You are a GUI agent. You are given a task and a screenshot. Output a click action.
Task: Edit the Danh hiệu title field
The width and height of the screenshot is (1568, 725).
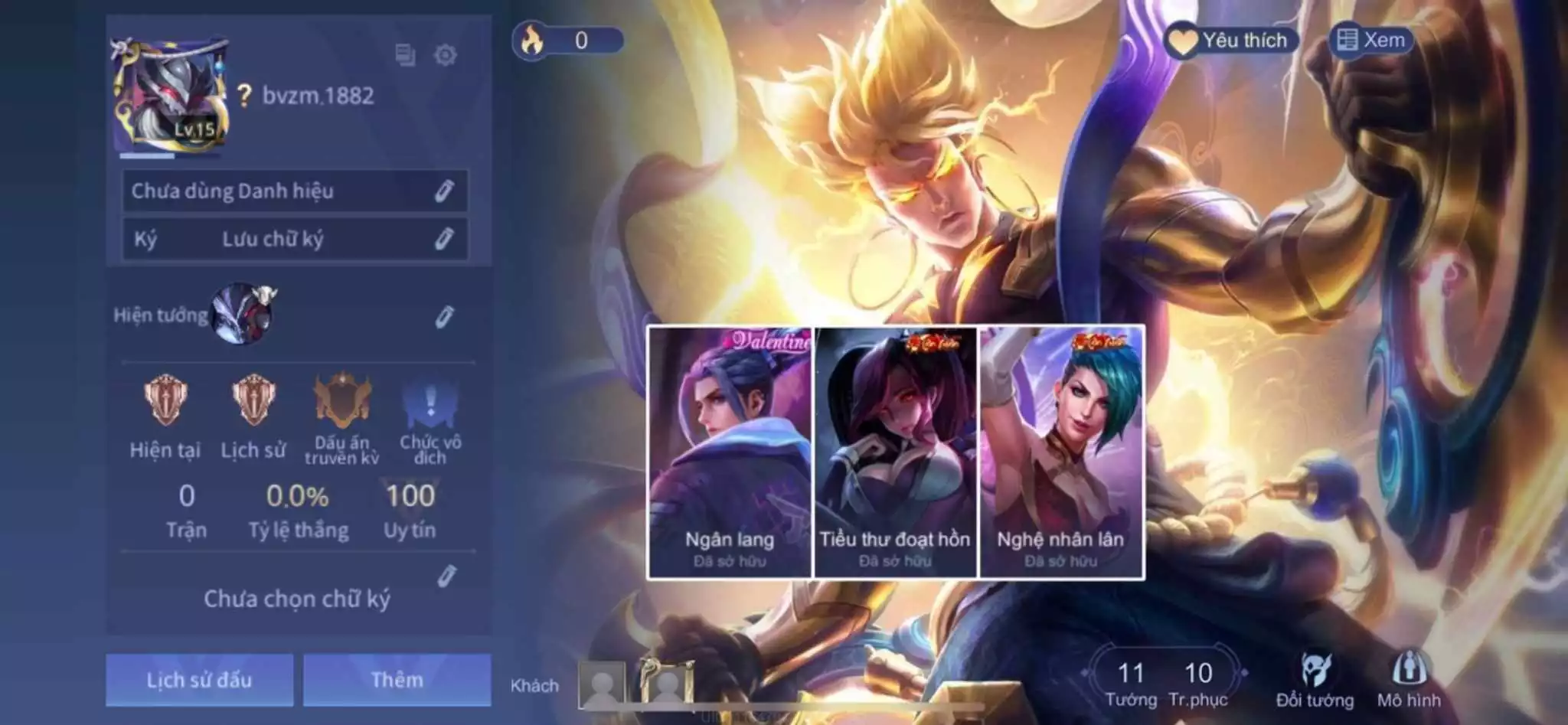pos(444,191)
